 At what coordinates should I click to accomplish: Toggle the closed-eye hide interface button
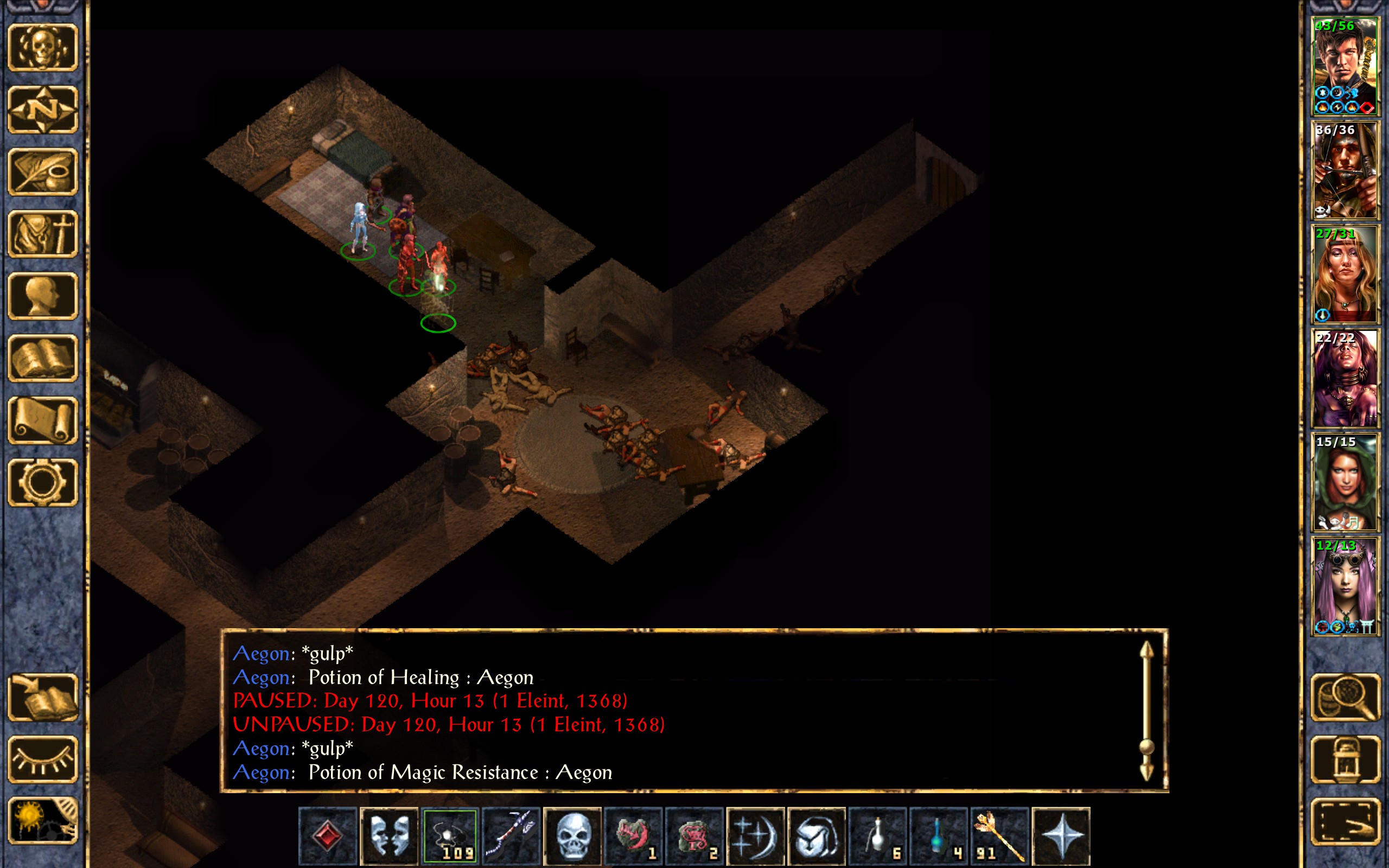pyautogui.click(x=43, y=759)
